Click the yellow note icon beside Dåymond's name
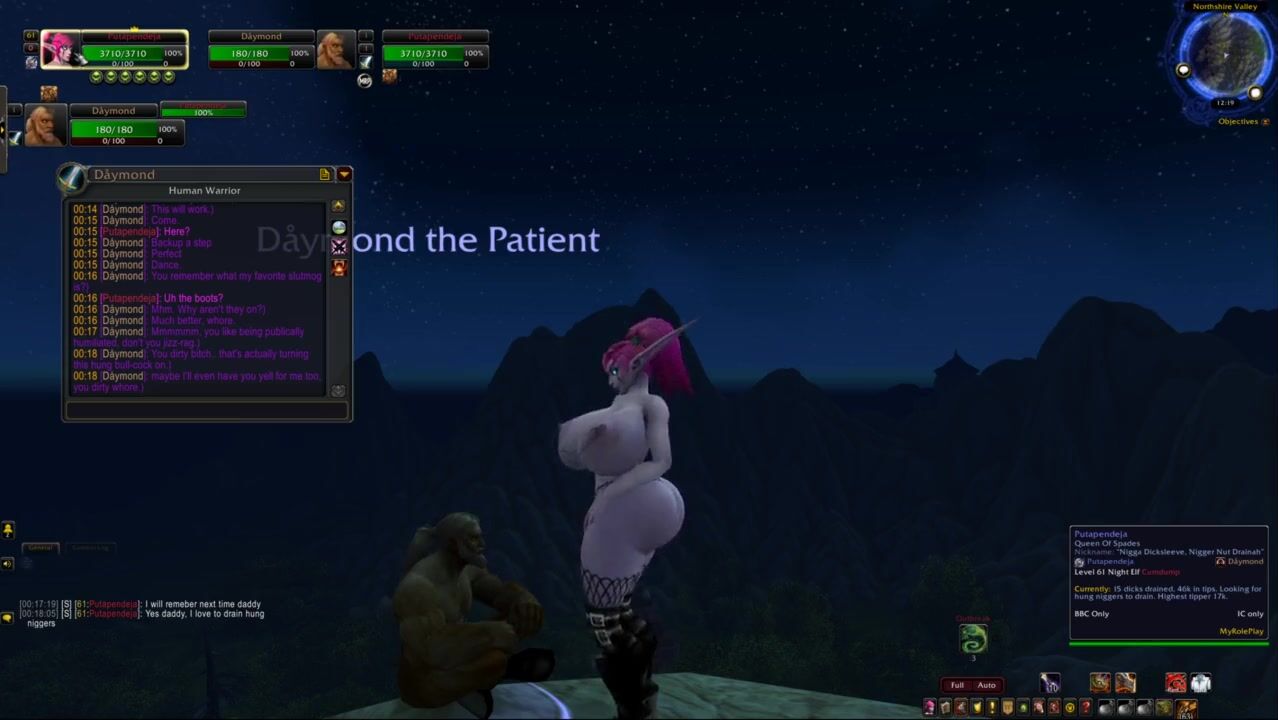 click(x=325, y=174)
